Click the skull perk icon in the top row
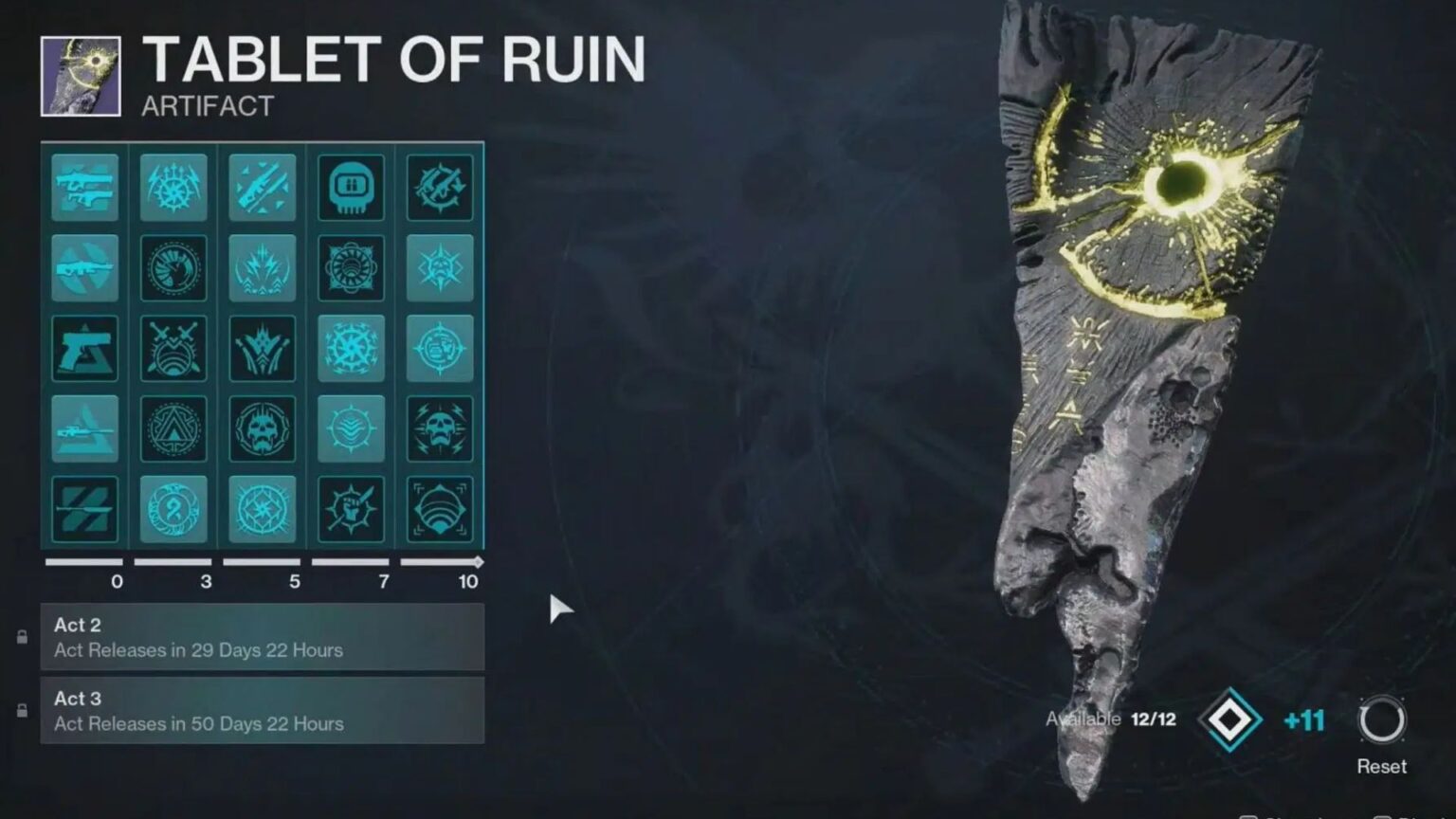The width and height of the screenshot is (1456, 819). (x=351, y=187)
